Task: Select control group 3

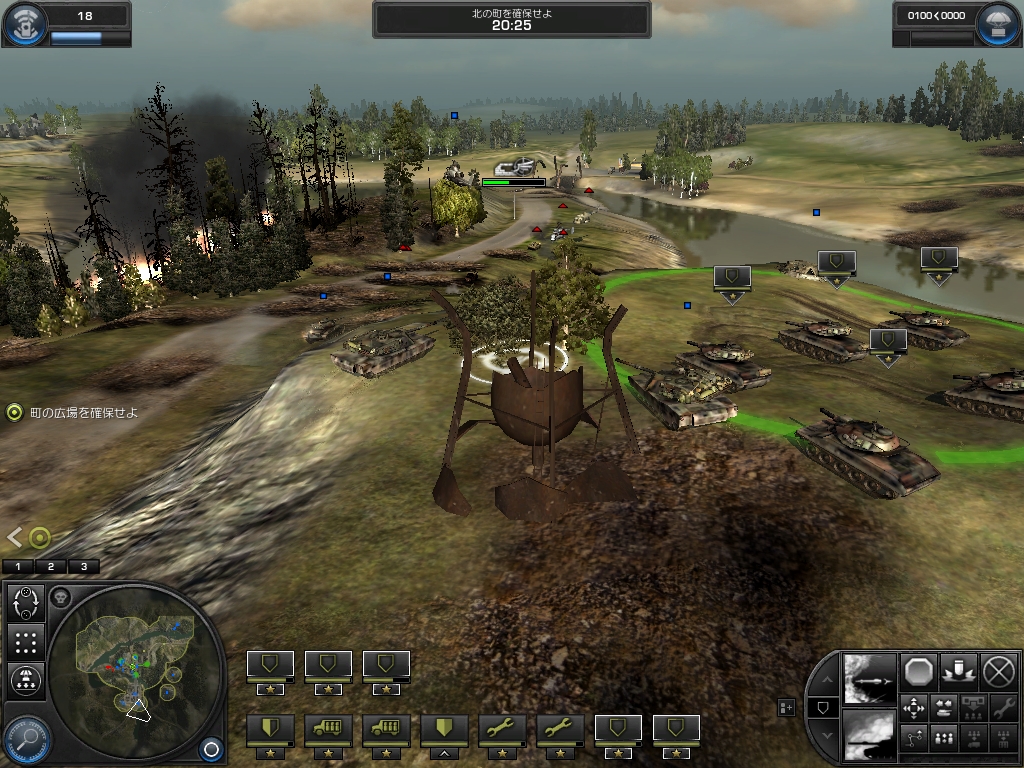Action: click(83, 566)
